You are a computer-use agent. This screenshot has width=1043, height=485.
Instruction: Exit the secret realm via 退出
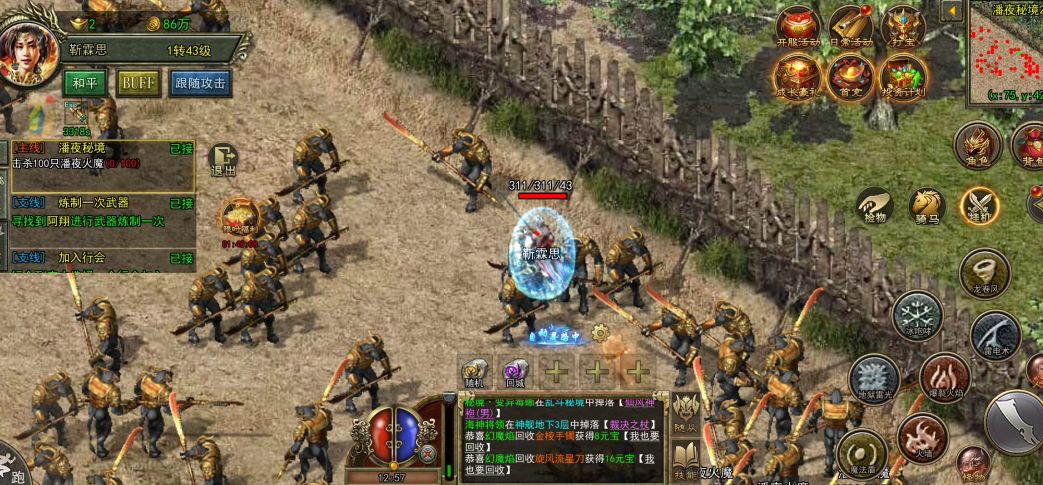click(223, 160)
